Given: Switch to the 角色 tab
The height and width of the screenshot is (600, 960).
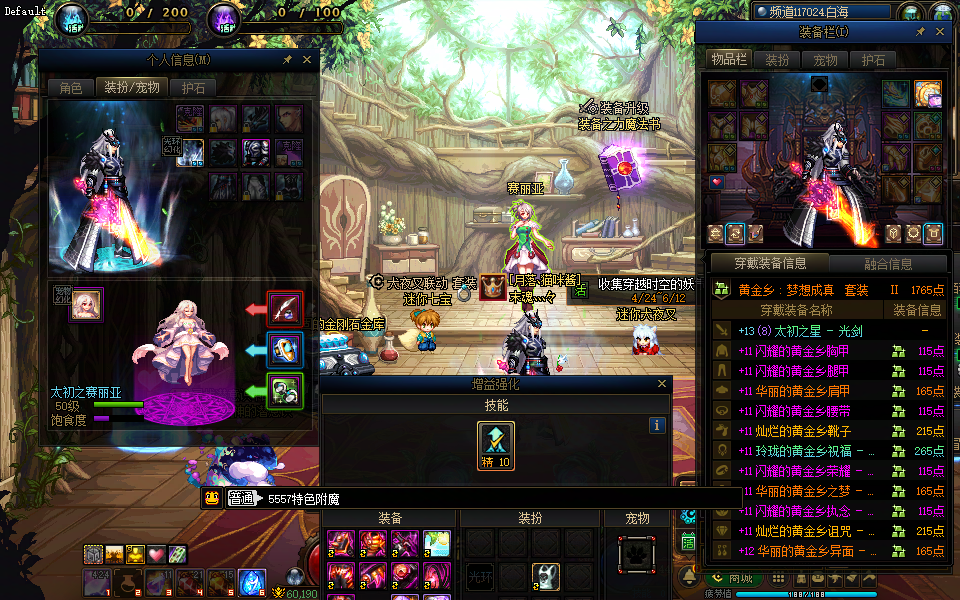Looking at the screenshot, I should 71,88.
